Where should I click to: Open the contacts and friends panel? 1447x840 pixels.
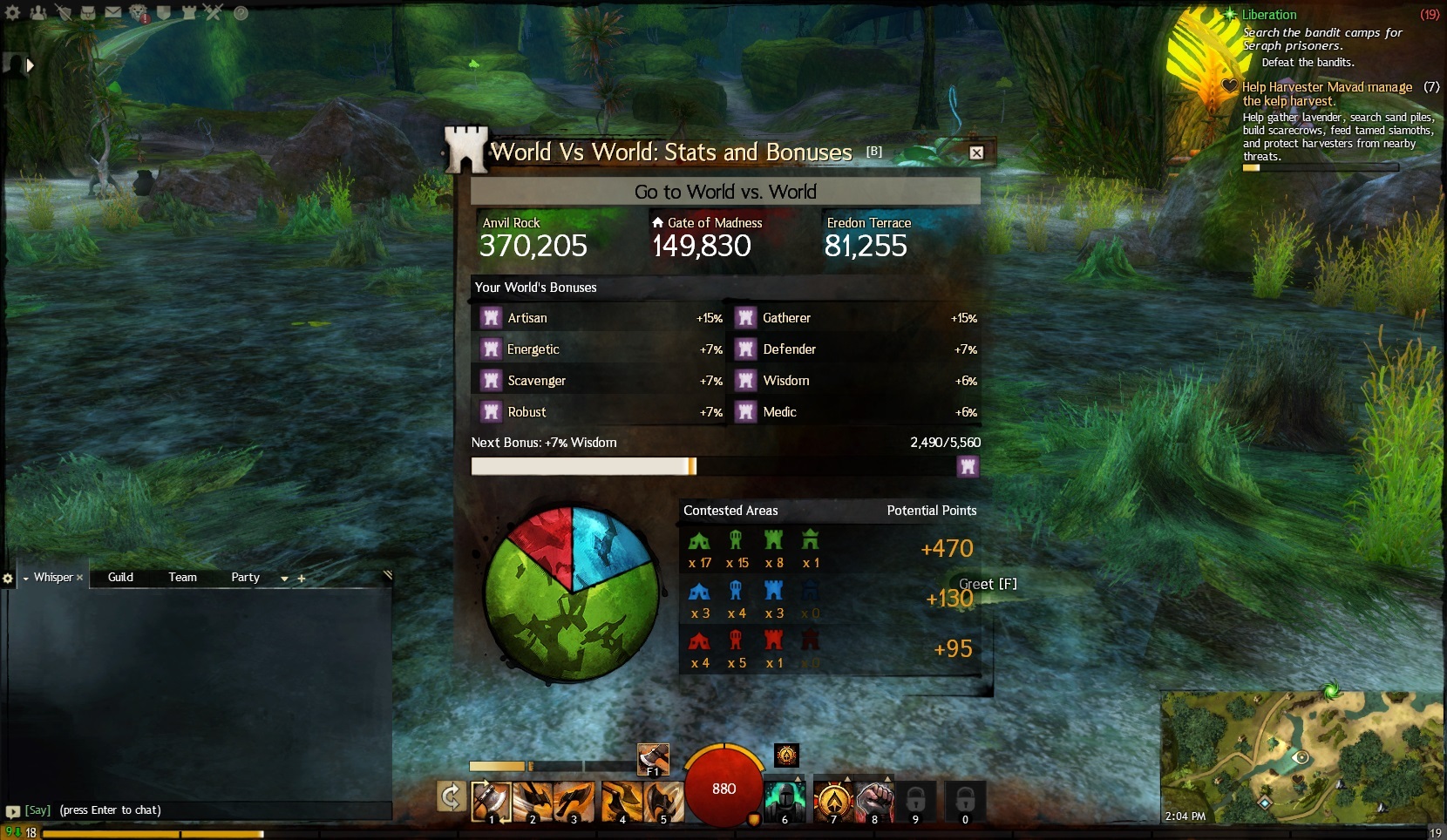coord(38,12)
